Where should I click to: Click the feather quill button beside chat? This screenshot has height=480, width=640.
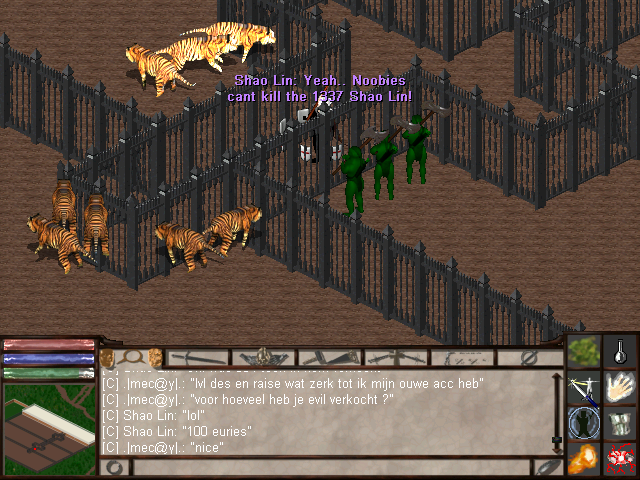[x=544, y=467]
